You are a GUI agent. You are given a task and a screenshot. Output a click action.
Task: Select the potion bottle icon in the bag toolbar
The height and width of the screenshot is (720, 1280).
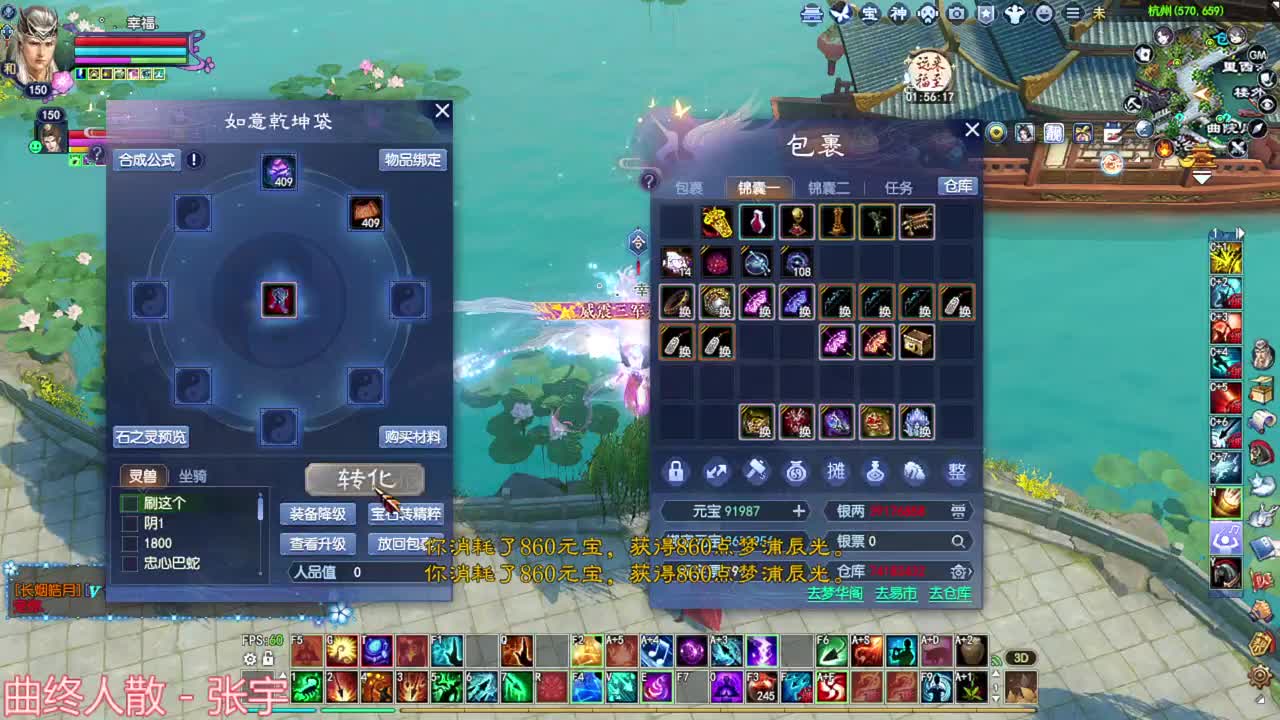[x=875, y=472]
